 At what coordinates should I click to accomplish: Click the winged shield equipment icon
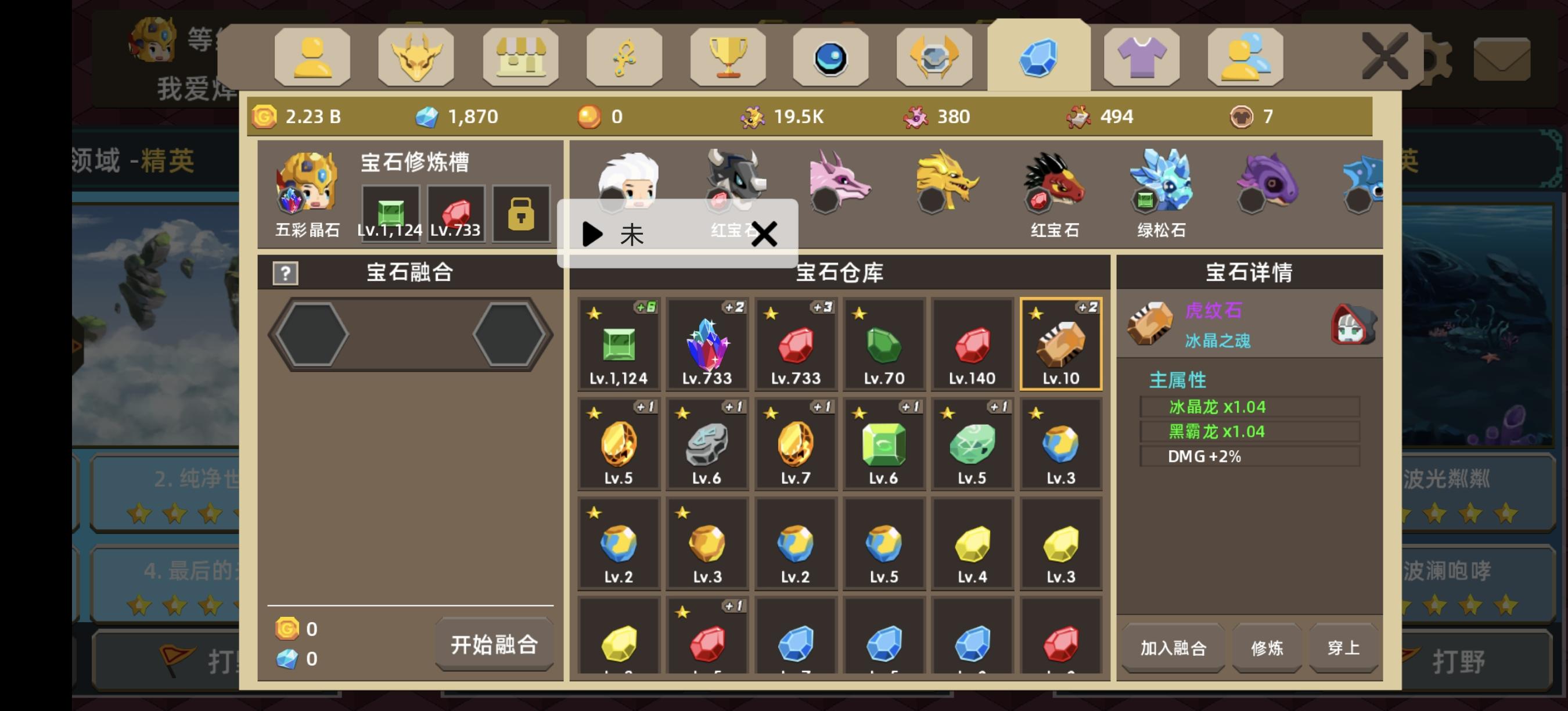934,56
